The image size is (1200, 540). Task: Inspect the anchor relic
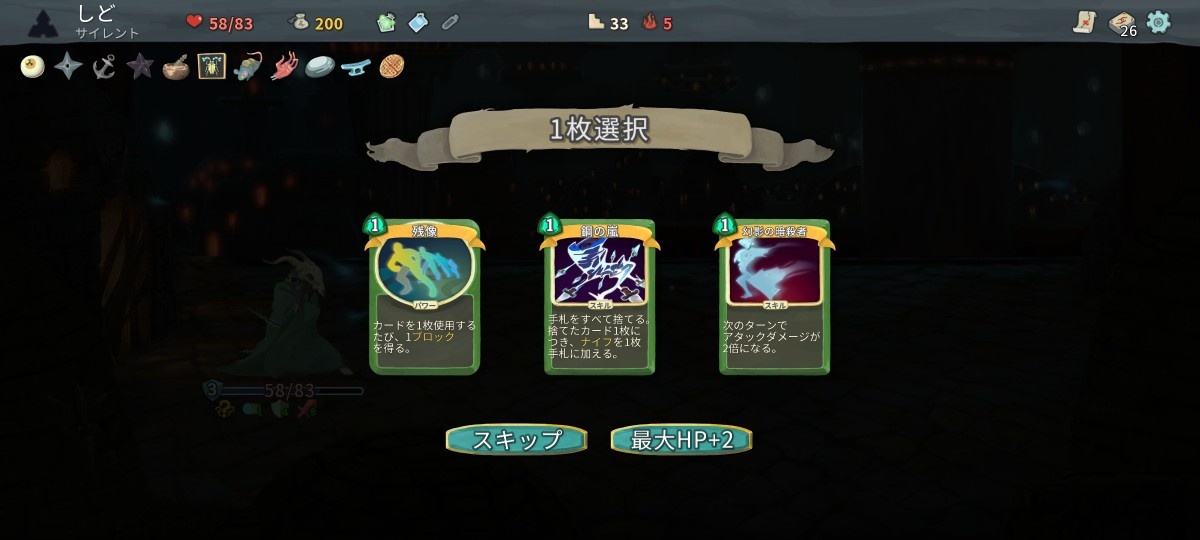[x=104, y=67]
